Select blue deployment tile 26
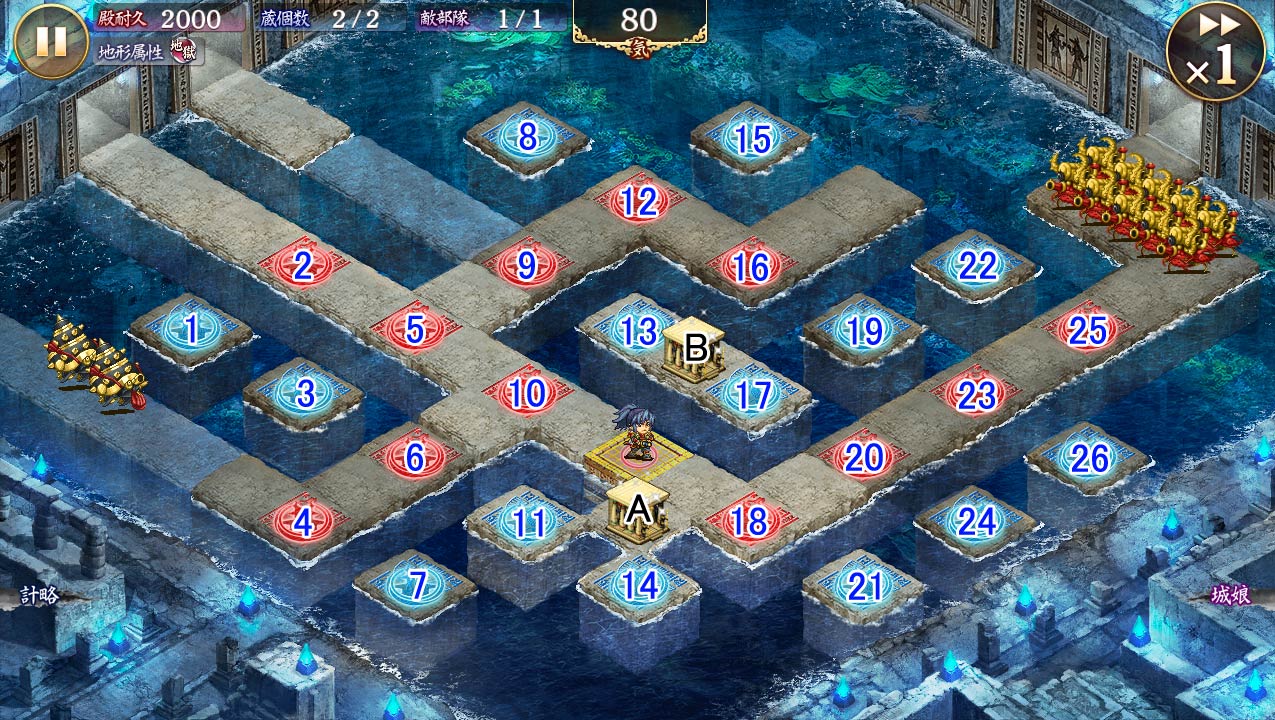 (1088, 458)
